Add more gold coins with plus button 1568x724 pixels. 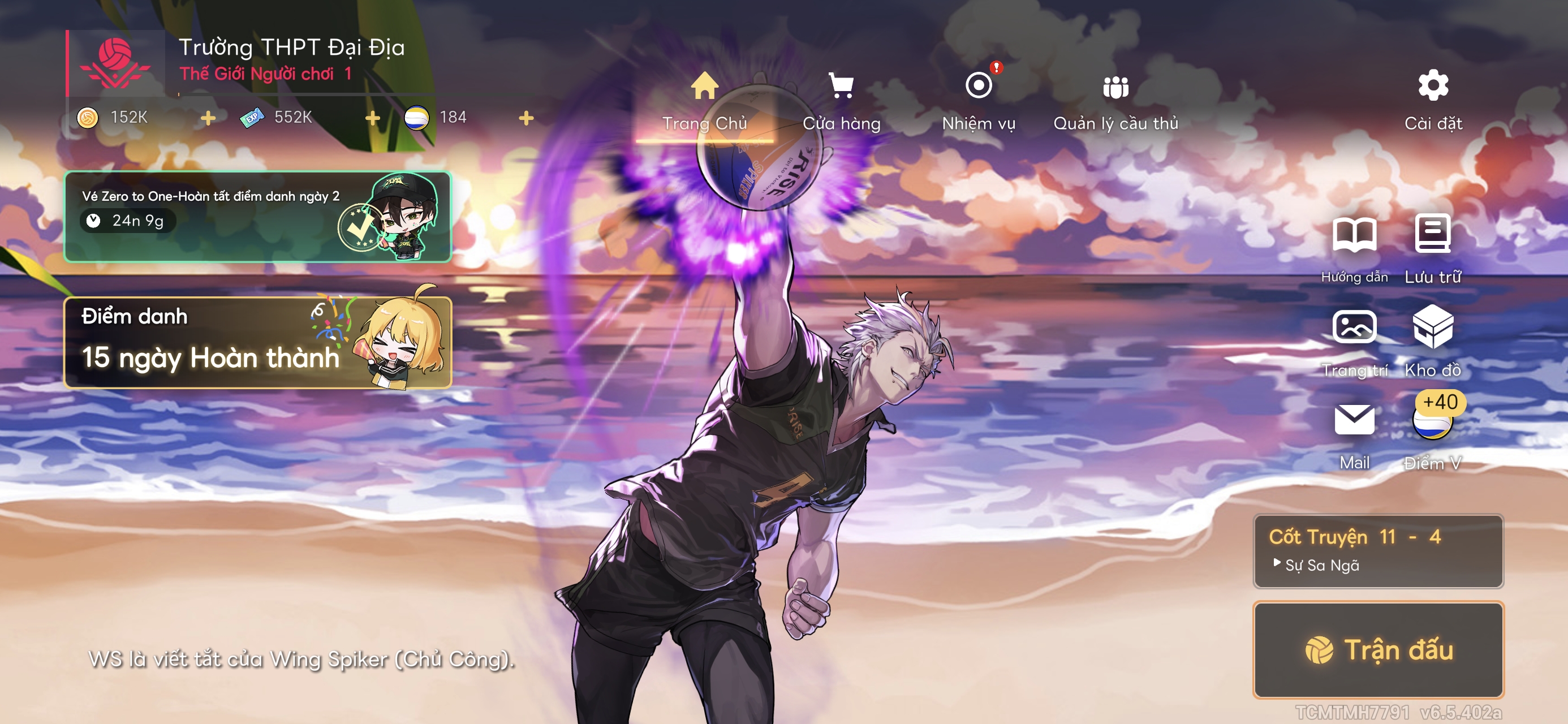click(x=208, y=118)
